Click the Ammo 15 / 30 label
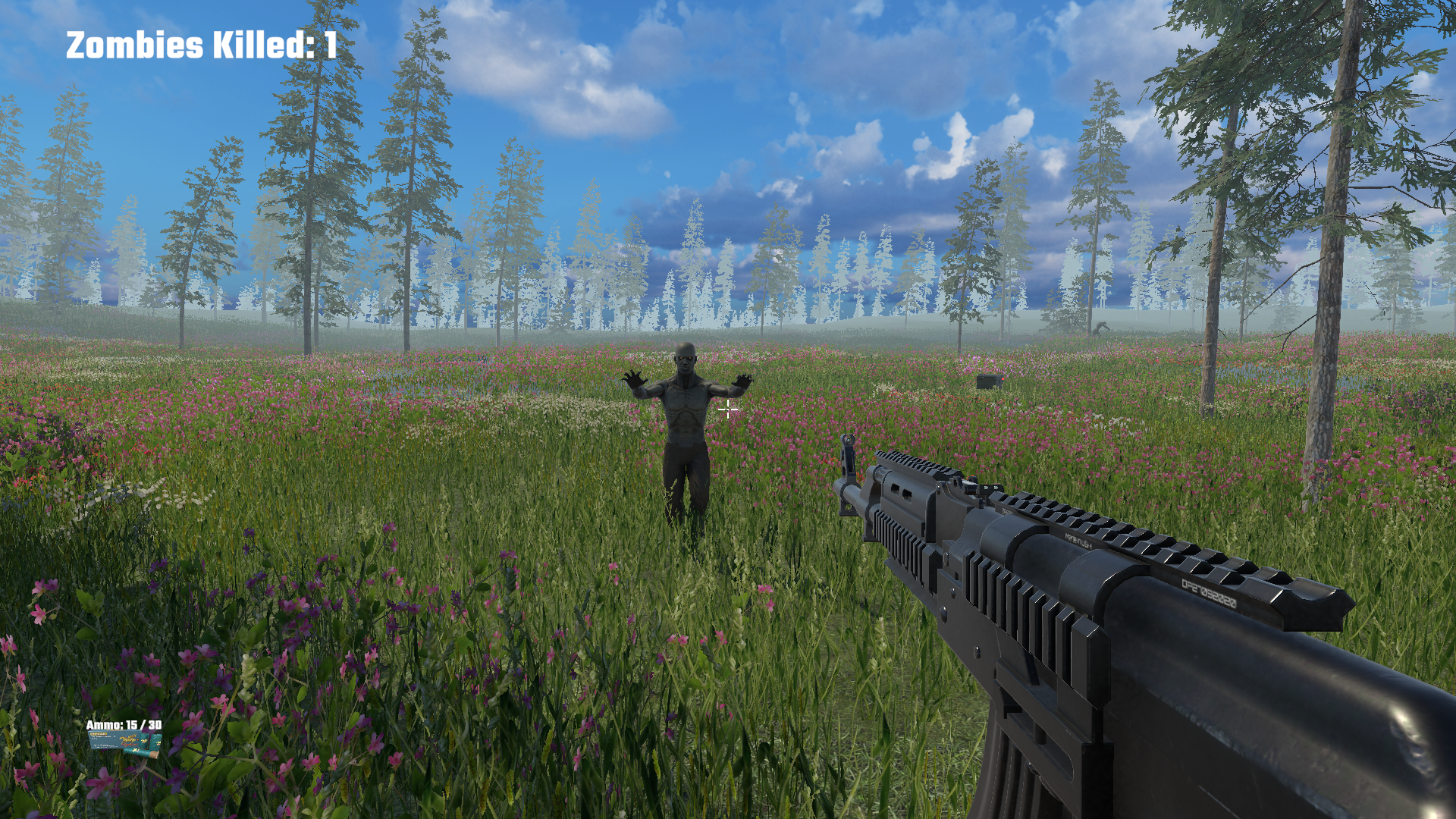 (123, 725)
